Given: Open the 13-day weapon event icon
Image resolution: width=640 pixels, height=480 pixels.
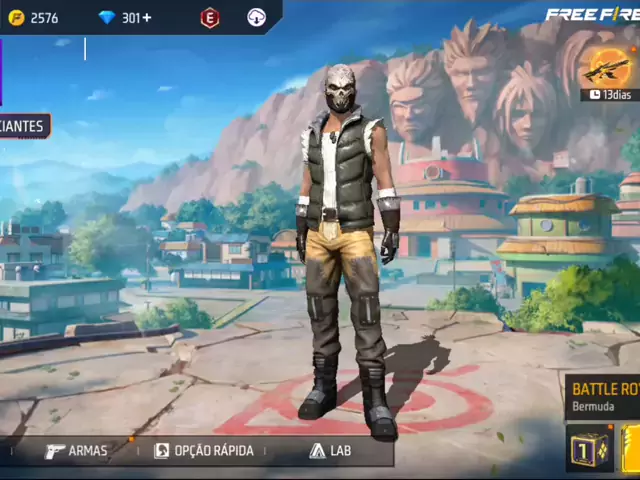Looking at the screenshot, I should pos(609,68).
